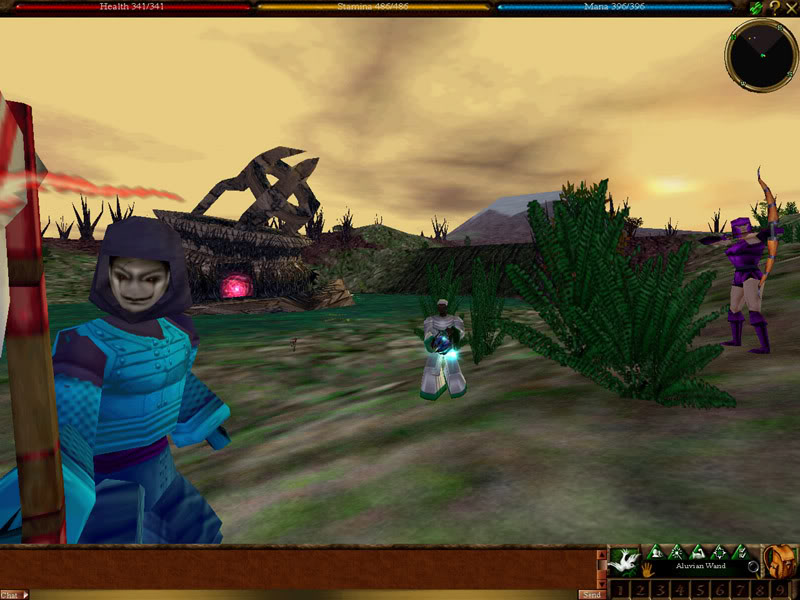Click the Send chat button
The width and height of the screenshot is (800, 600).
[x=591, y=594]
